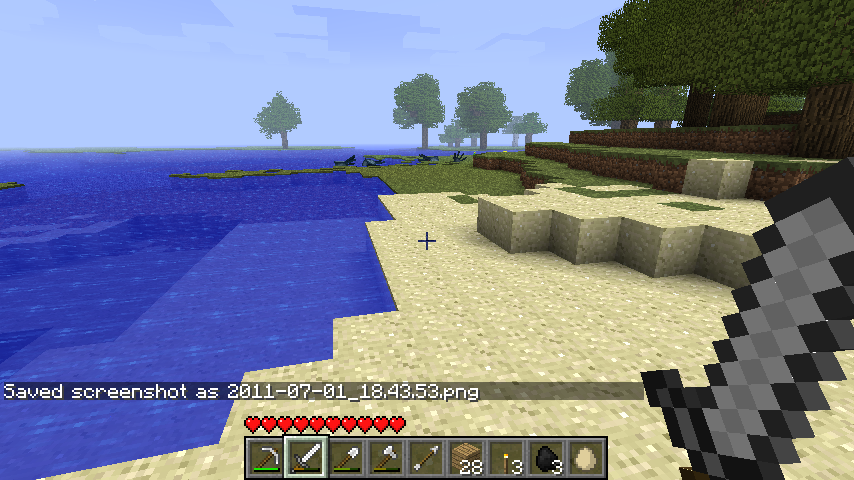
Task: Select the pickaxe hotbar slot
Action: coord(265,458)
